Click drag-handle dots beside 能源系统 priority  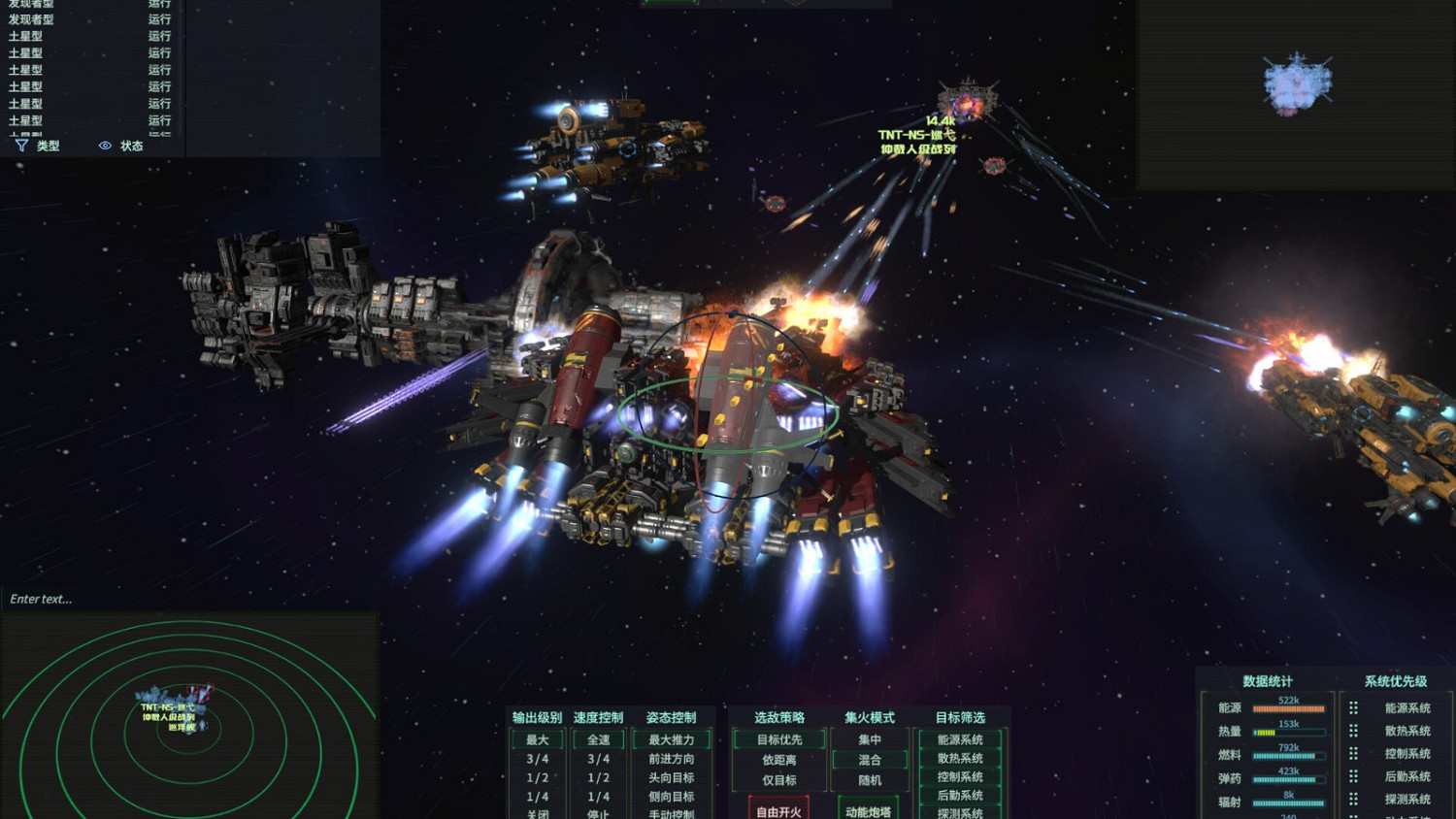pyautogui.click(x=1354, y=706)
